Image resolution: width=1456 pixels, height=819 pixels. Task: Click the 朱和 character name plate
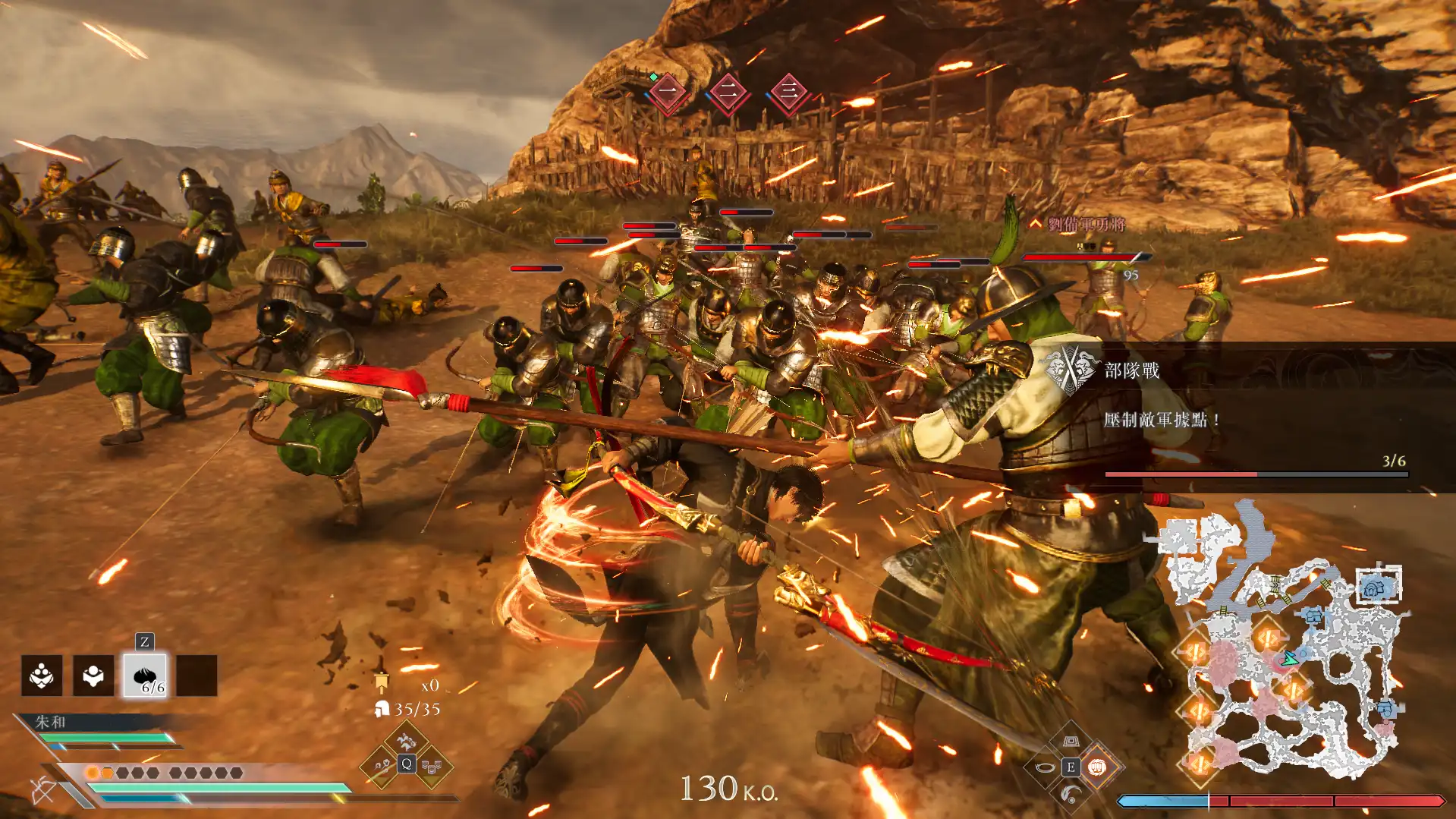coord(51,722)
